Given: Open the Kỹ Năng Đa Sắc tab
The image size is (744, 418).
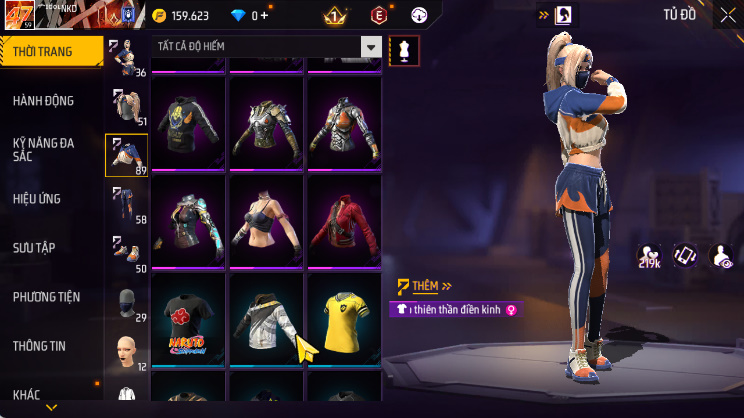Looking at the screenshot, I should point(45,150).
